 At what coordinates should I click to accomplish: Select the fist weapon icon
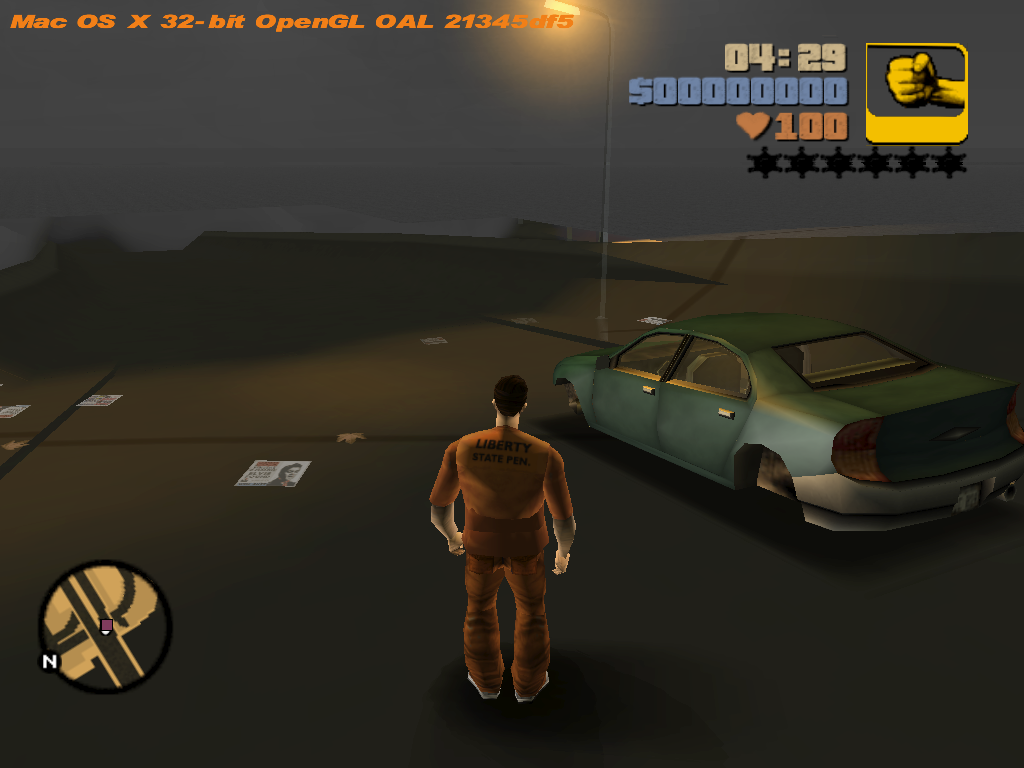coord(916,92)
